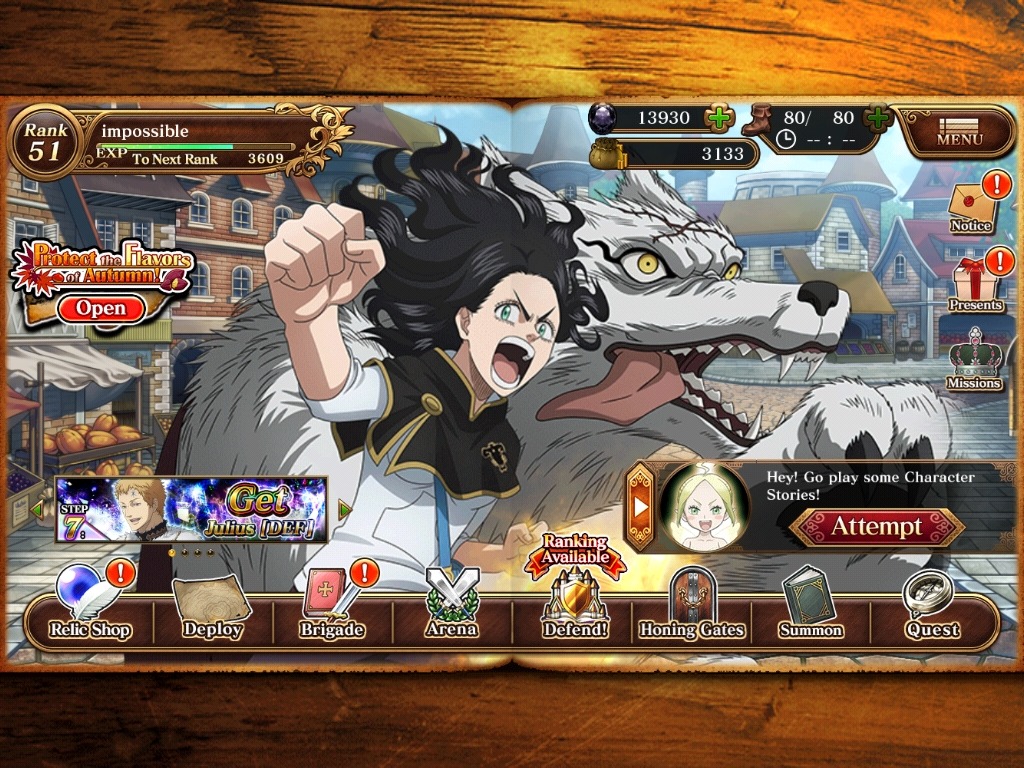Open the Missions crown icon
The width and height of the screenshot is (1024, 768).
pos(973,358)
